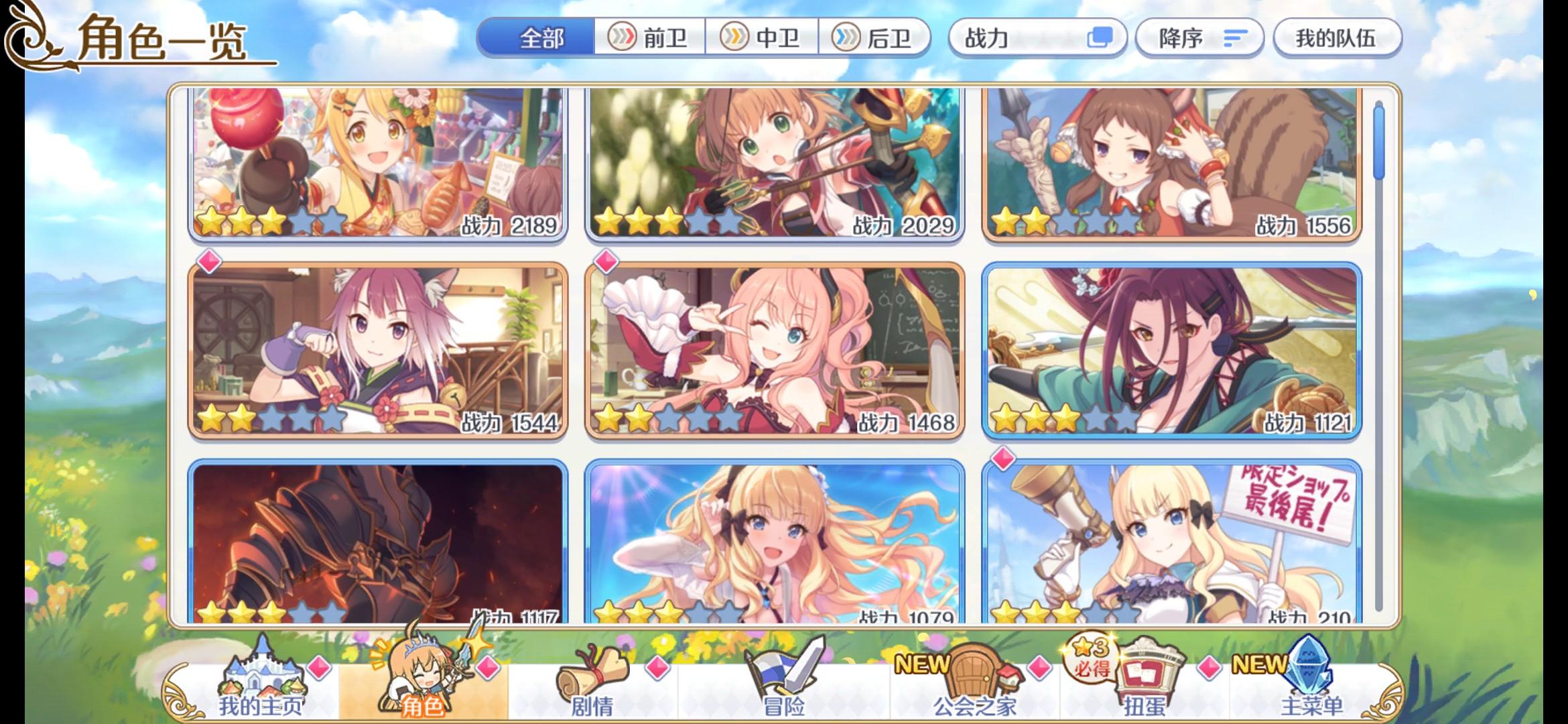Switch to the 后卫 (Rearguard) tab
This screenshot has height=724, width=1568.
point(878,38)
